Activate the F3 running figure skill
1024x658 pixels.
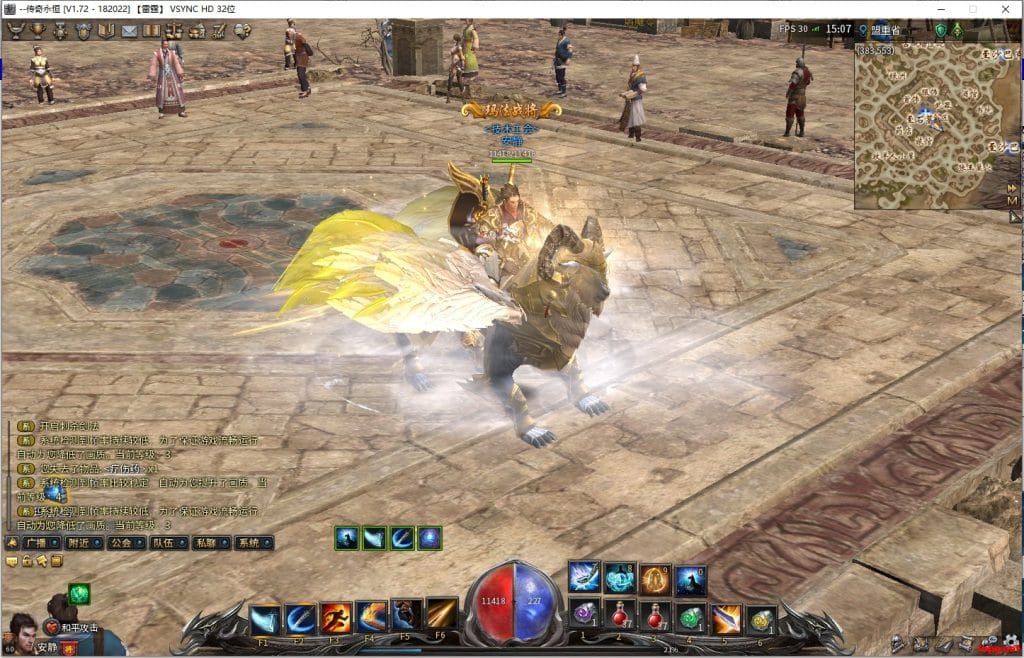click(x=337, y=618)
